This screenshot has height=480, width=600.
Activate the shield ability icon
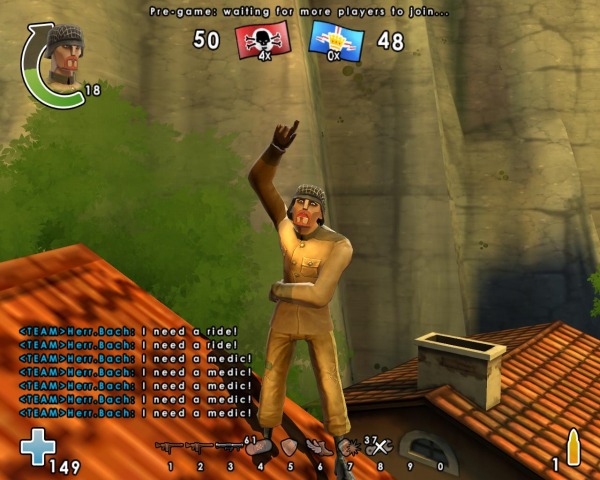click(x=289, y=447)
